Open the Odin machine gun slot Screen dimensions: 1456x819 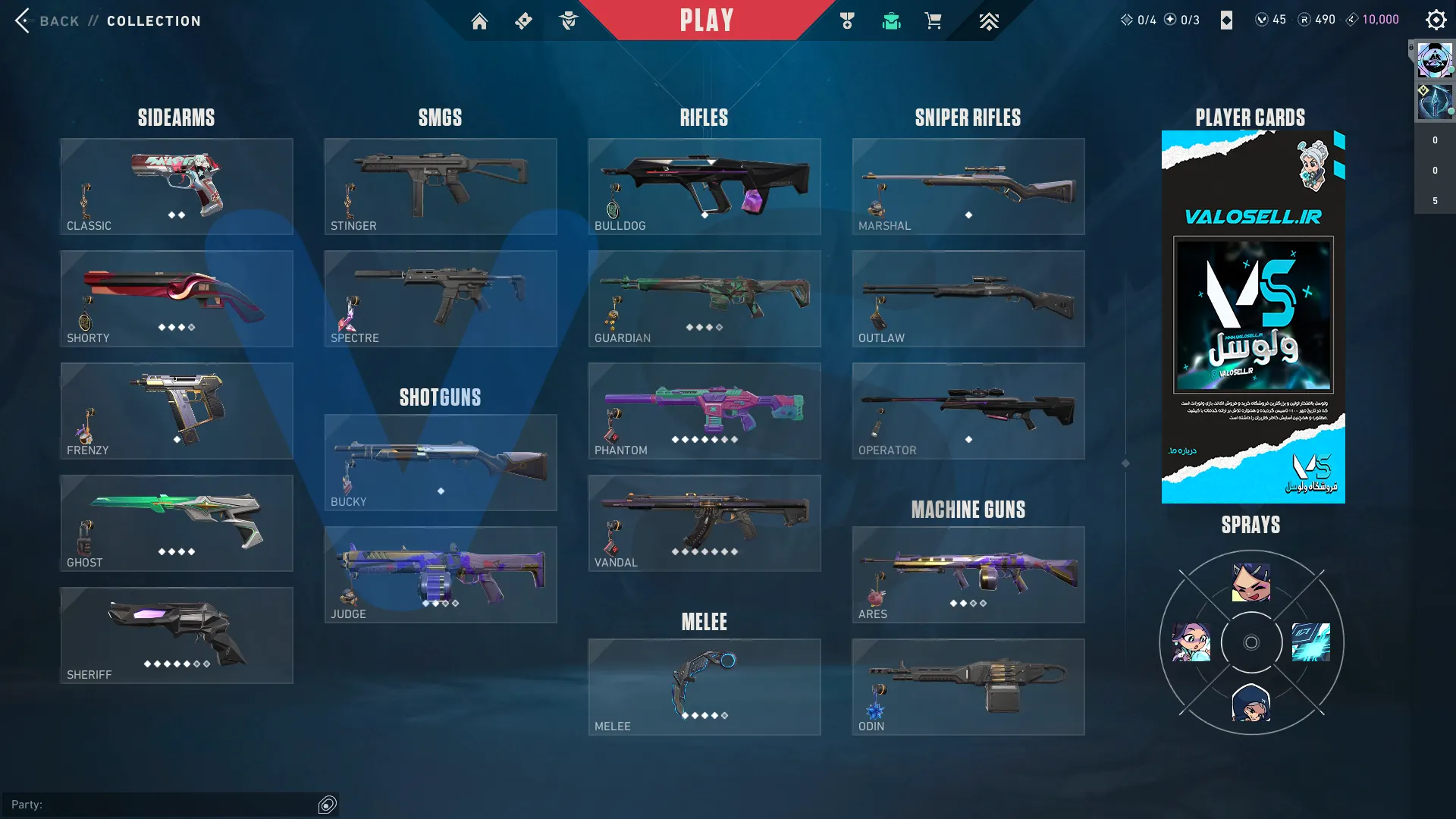coord(968,687)
